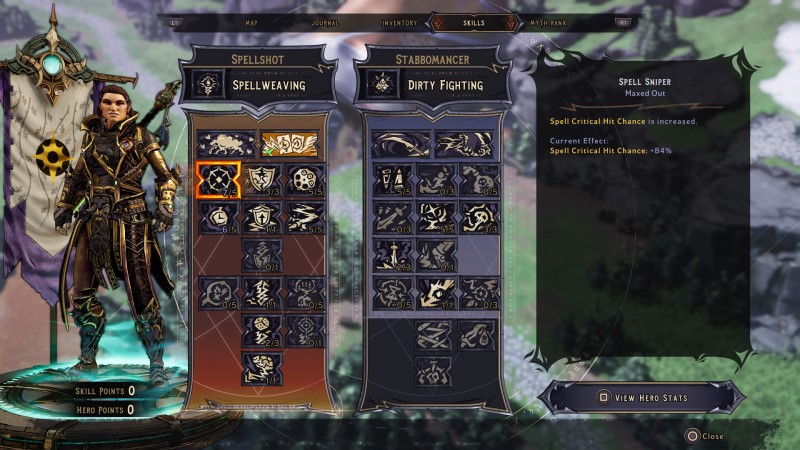The width and height of the screenshot is (800, 450).
Task: Select the Spell Sniper crosshair skill
Action: (x=215, y=180)
